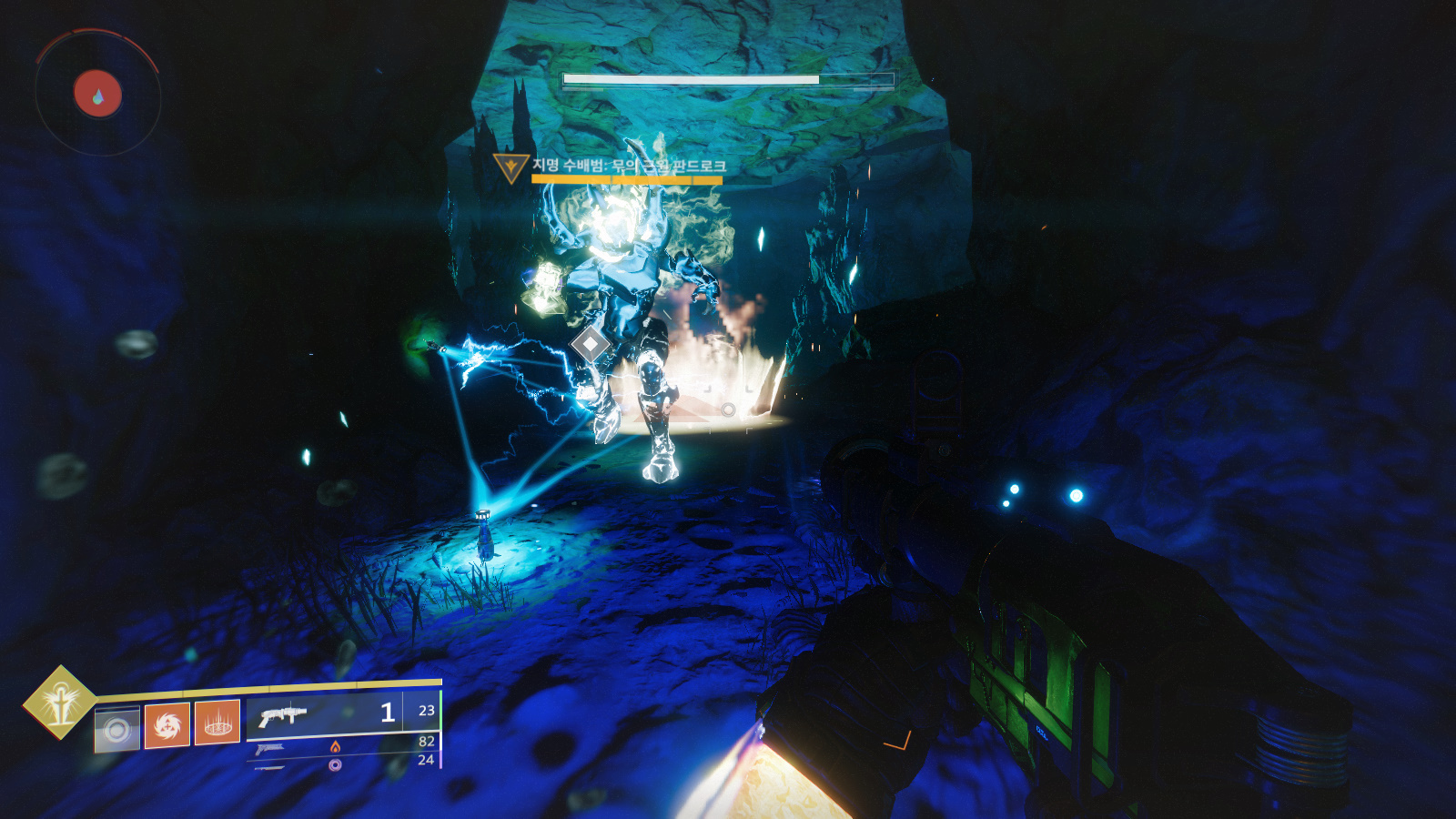Activate the orange rift class ability
The image size is (1456, 819).
pyautogui.click(x=217, y=723)
